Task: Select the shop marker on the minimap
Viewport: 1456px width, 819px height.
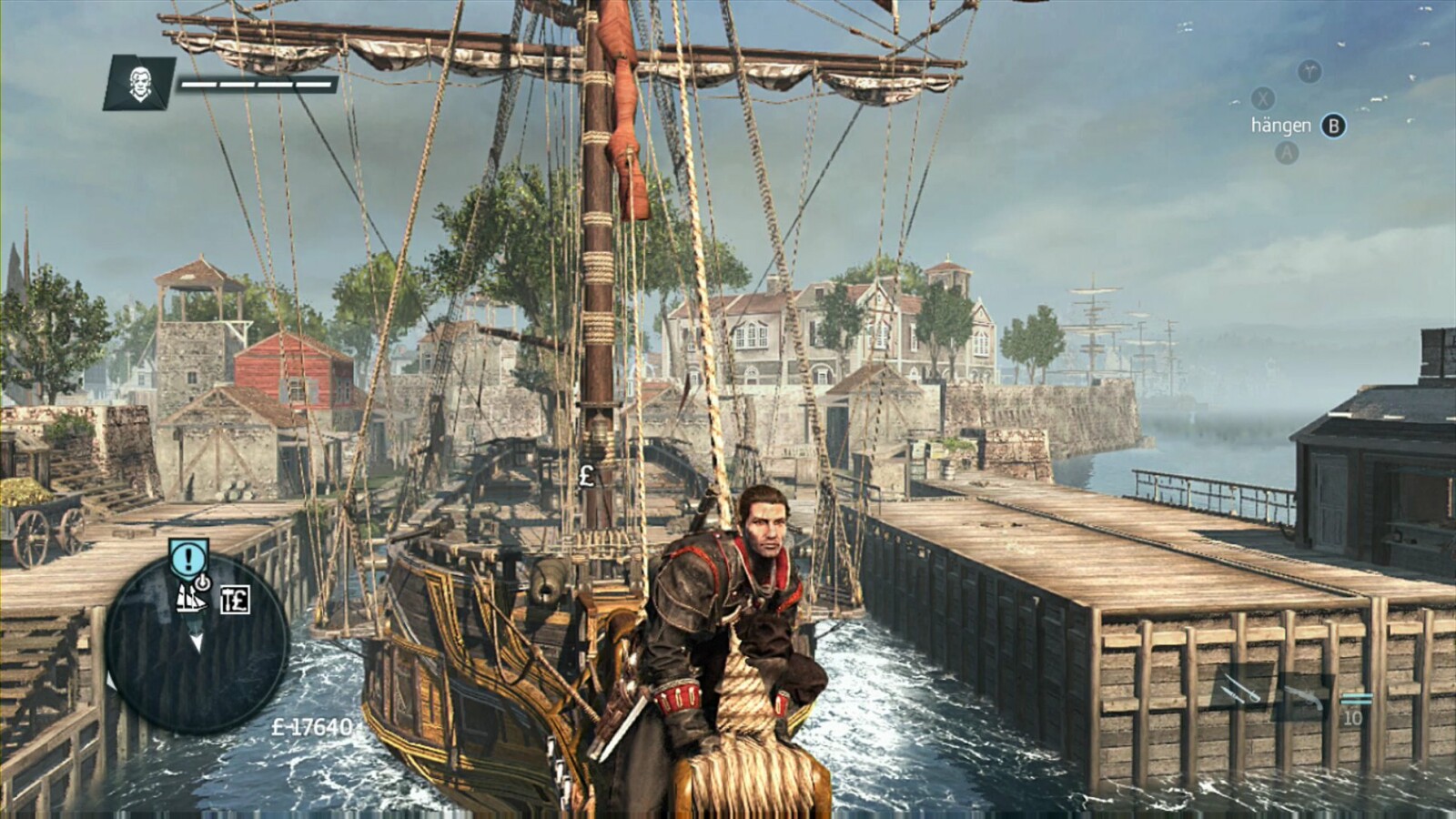Action: click(235, 600)
